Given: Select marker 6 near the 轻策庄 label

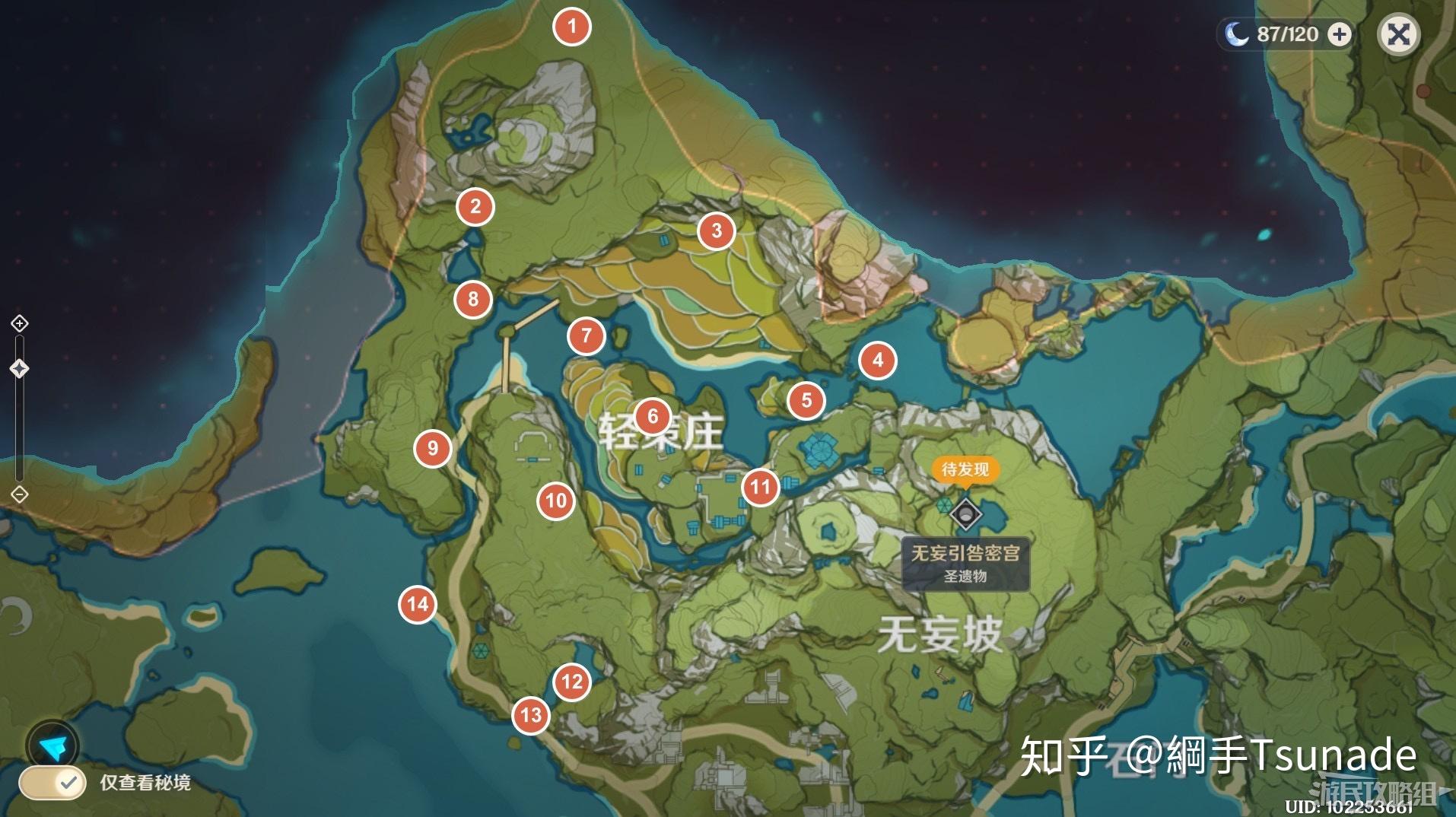Looking at the screenshot, I should [653, 416].
